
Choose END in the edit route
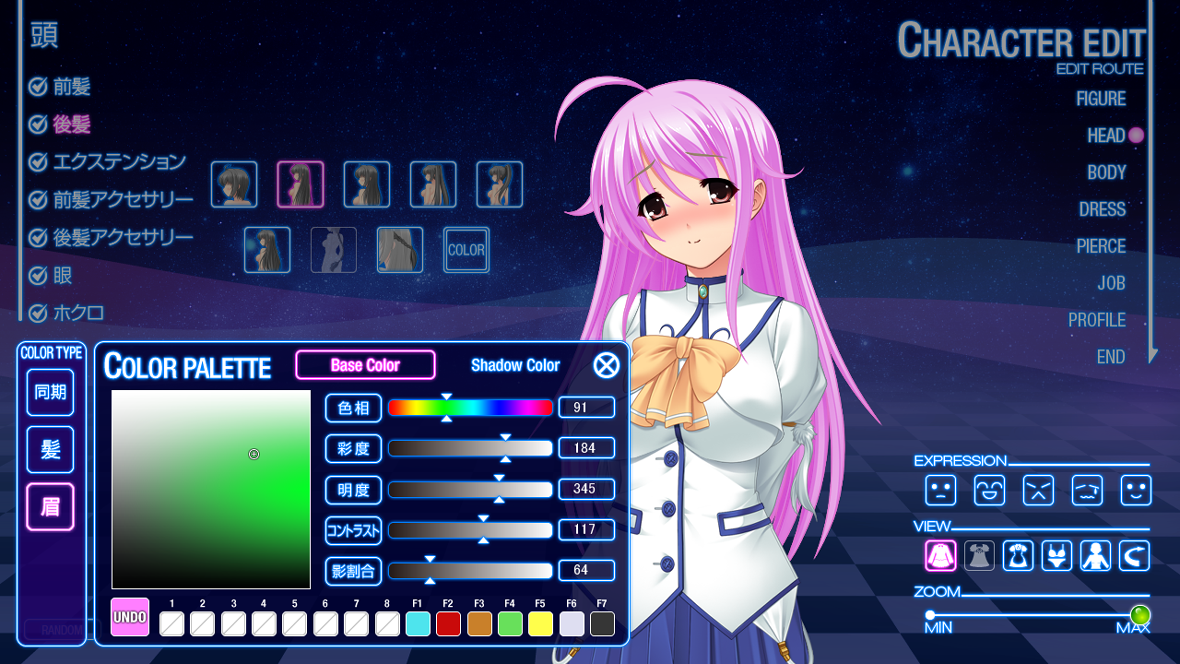[x=1110, y=357]
